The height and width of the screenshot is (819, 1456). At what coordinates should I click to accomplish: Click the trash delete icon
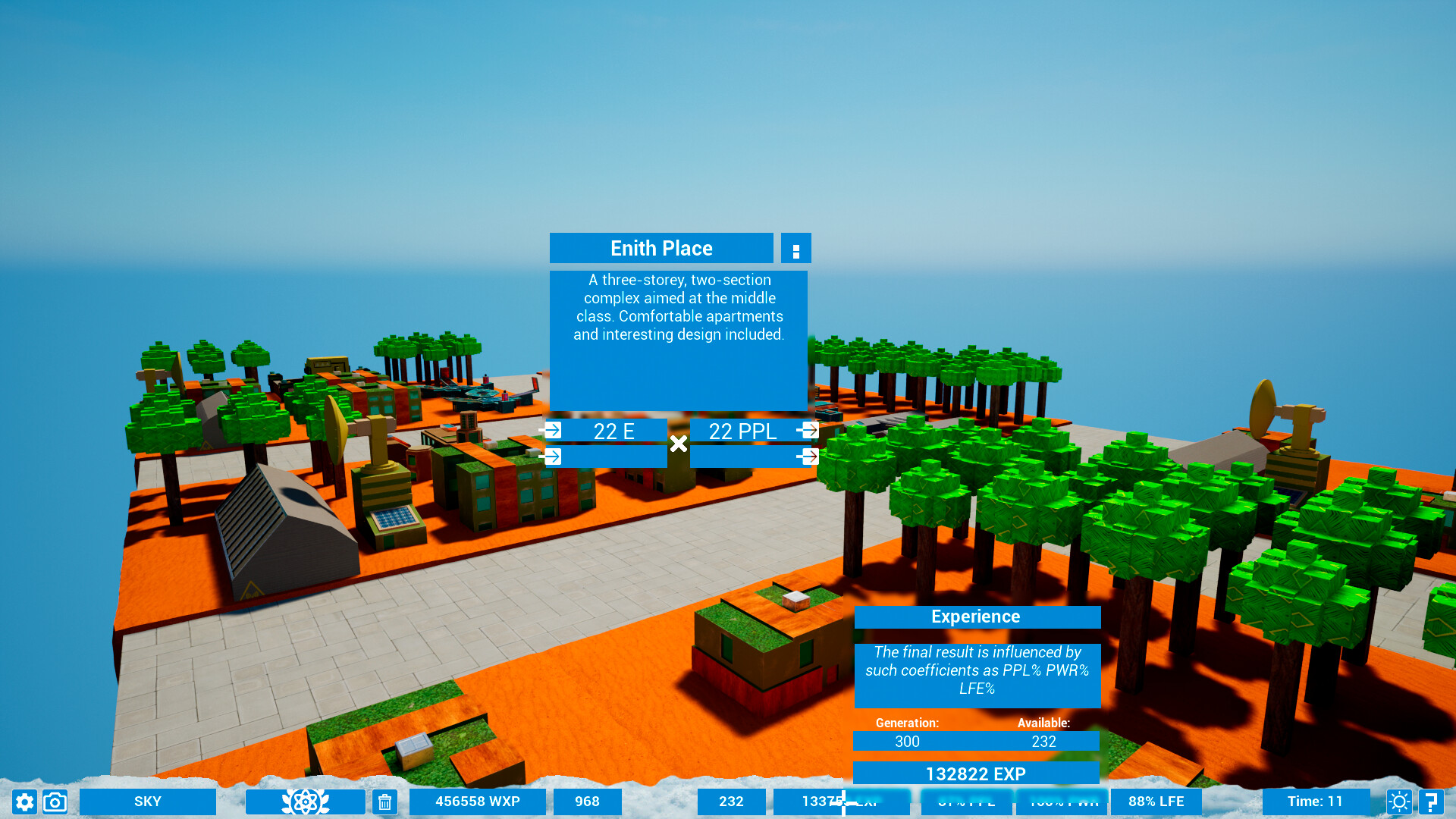point(384,802)
